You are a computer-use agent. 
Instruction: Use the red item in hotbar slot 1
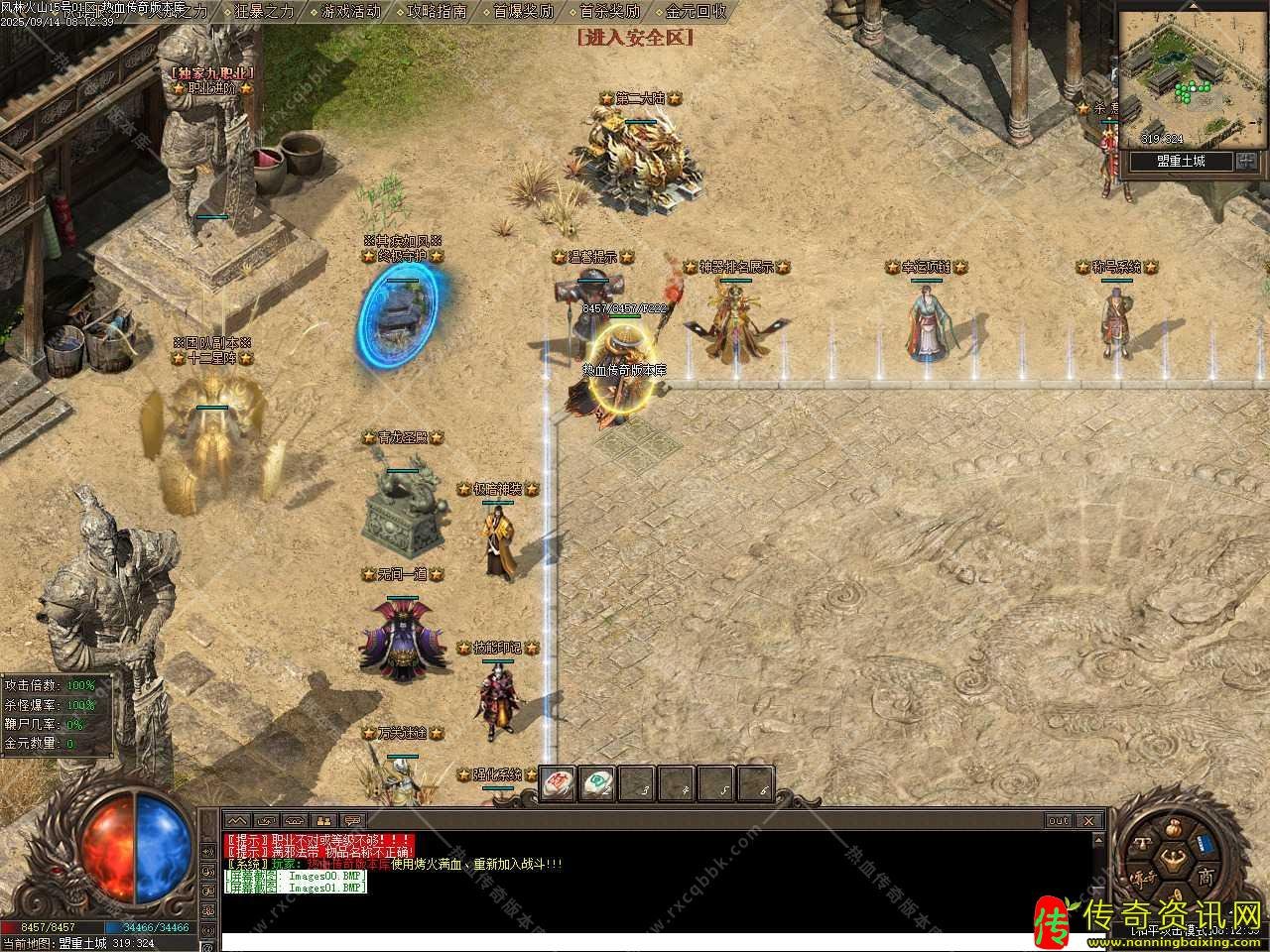(558, 782)
